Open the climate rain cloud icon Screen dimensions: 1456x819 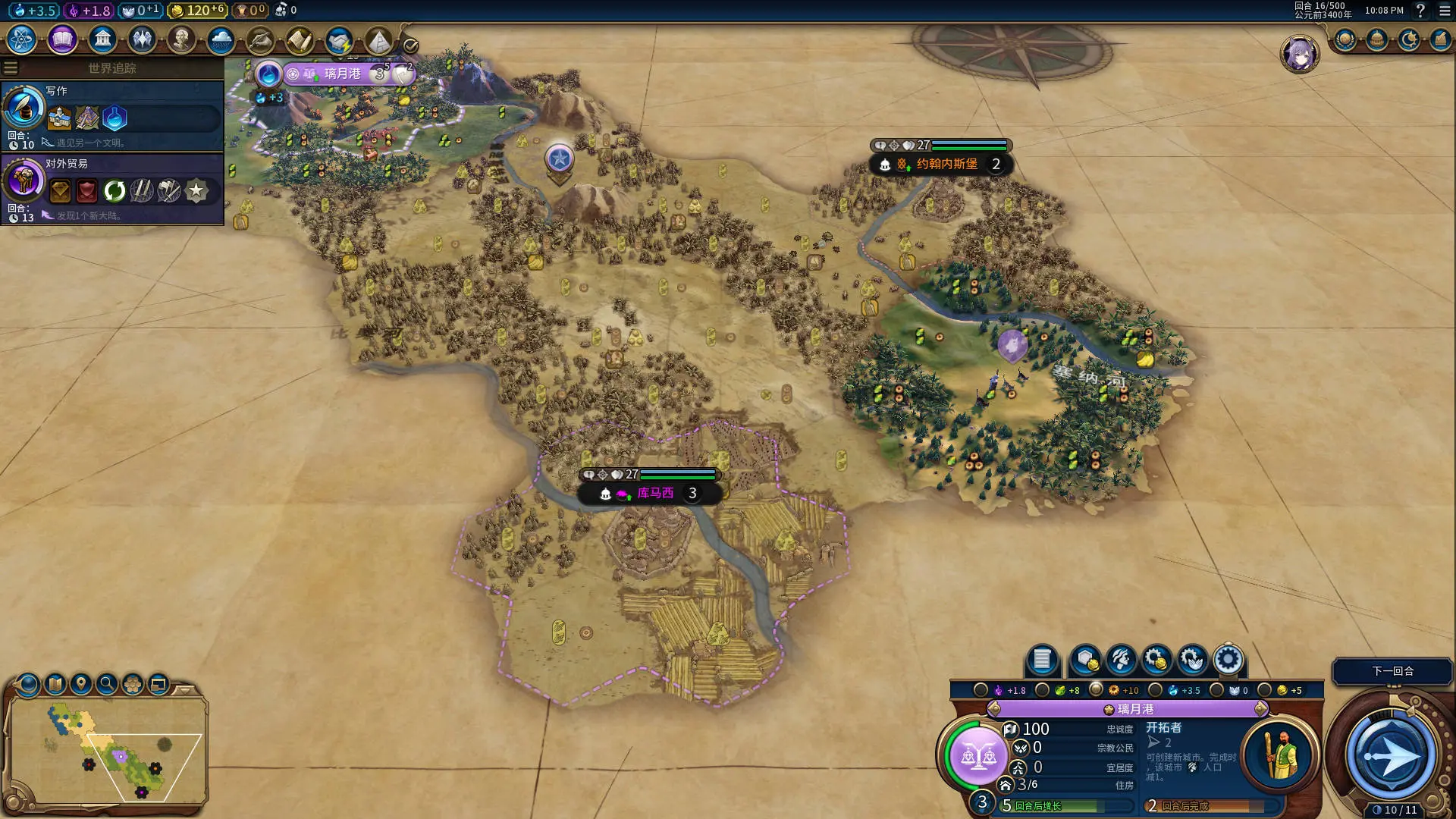pyautogui.click(x=221, y=39)
